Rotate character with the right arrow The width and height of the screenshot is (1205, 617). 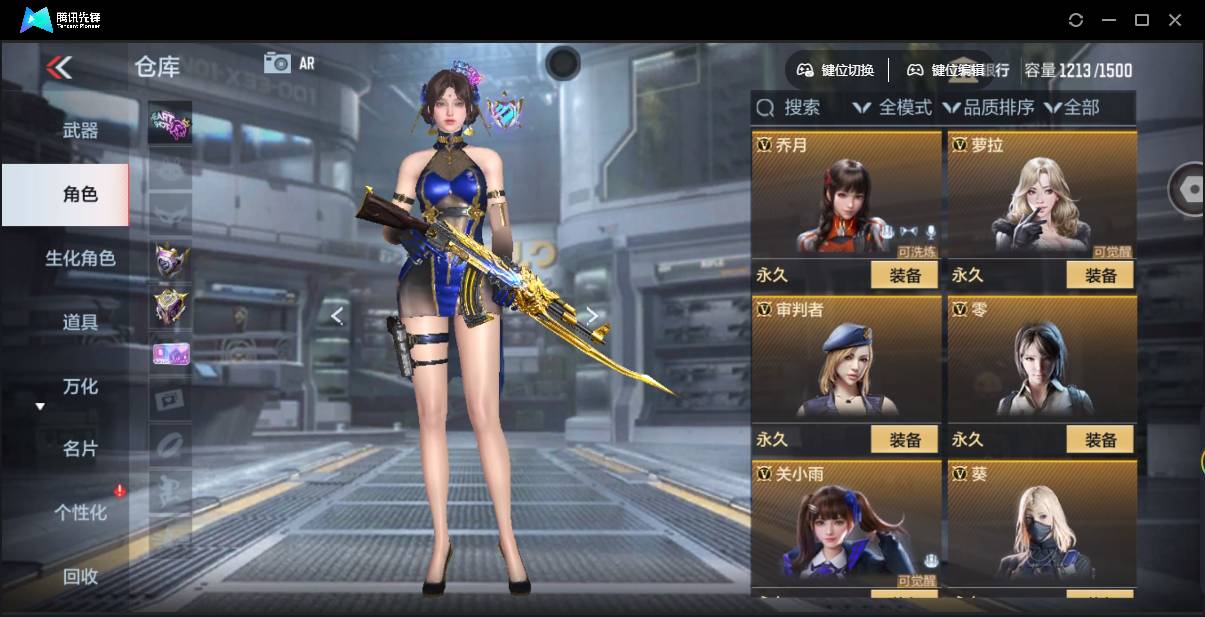592,316
